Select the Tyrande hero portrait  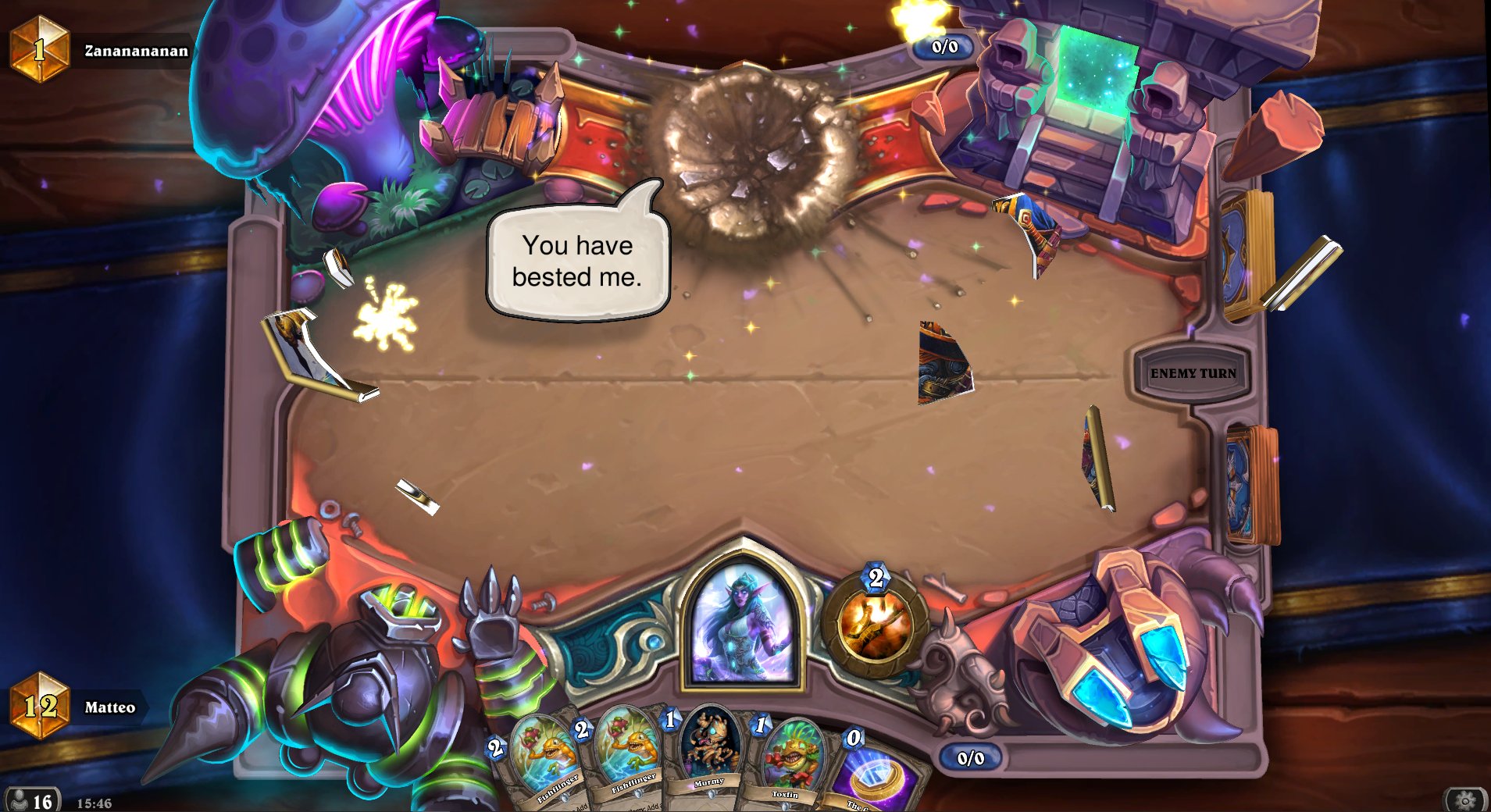(742, 625)
